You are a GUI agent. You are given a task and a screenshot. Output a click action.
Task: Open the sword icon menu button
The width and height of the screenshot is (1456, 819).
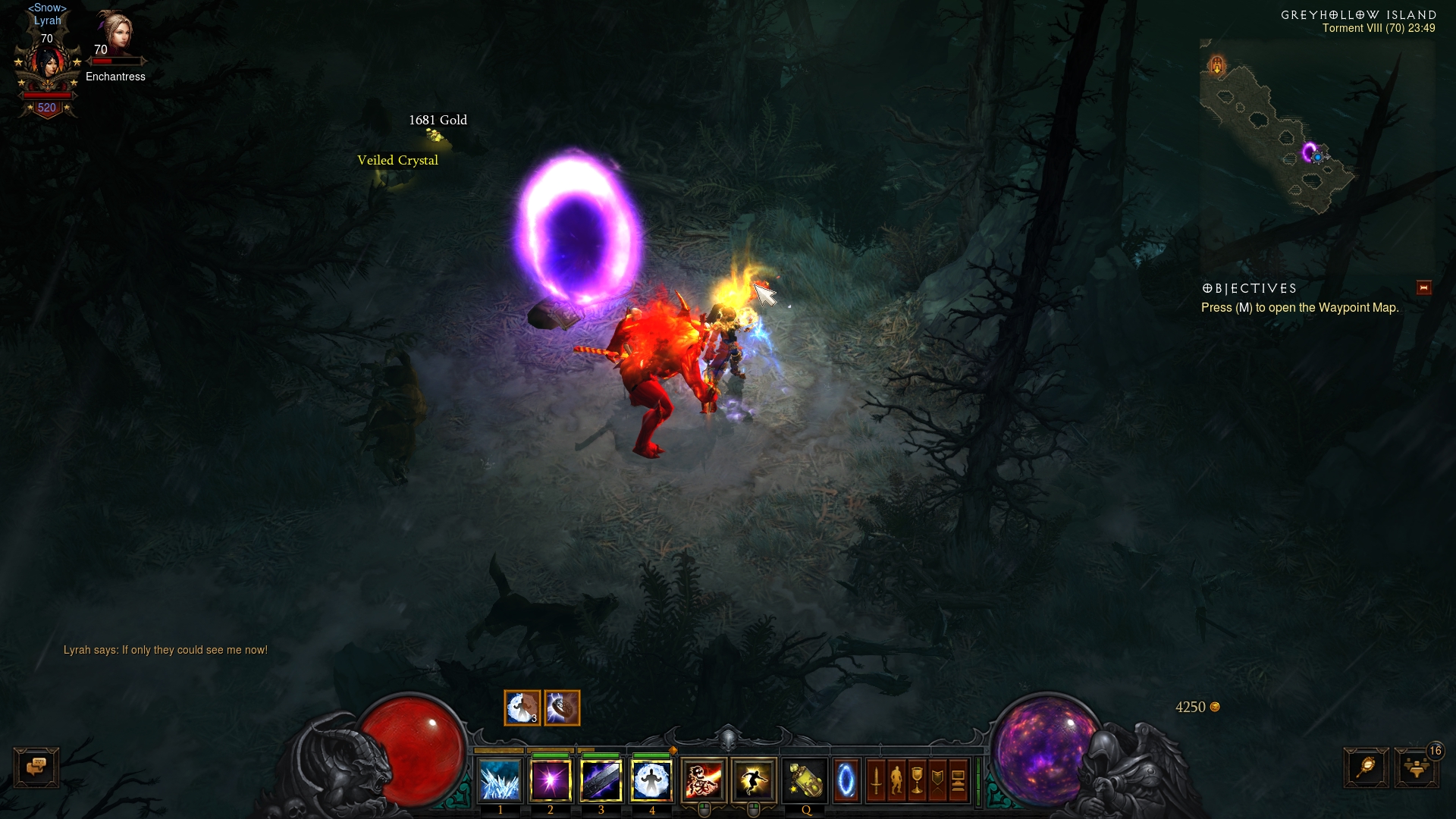(876, 780)
